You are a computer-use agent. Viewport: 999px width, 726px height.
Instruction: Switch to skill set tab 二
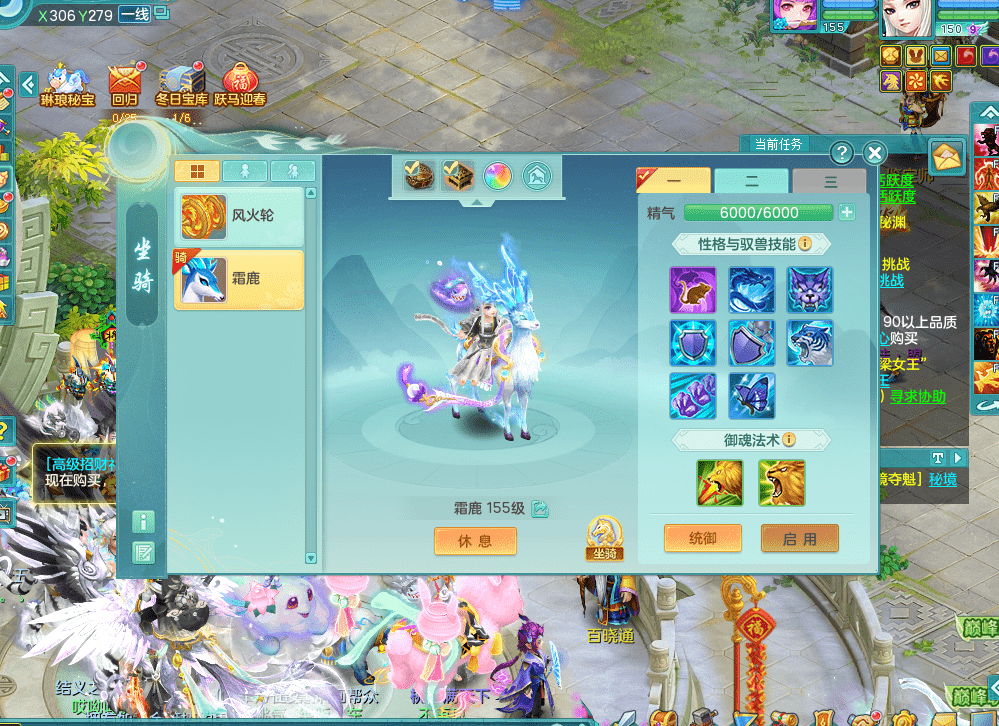[x=751, y=181]
